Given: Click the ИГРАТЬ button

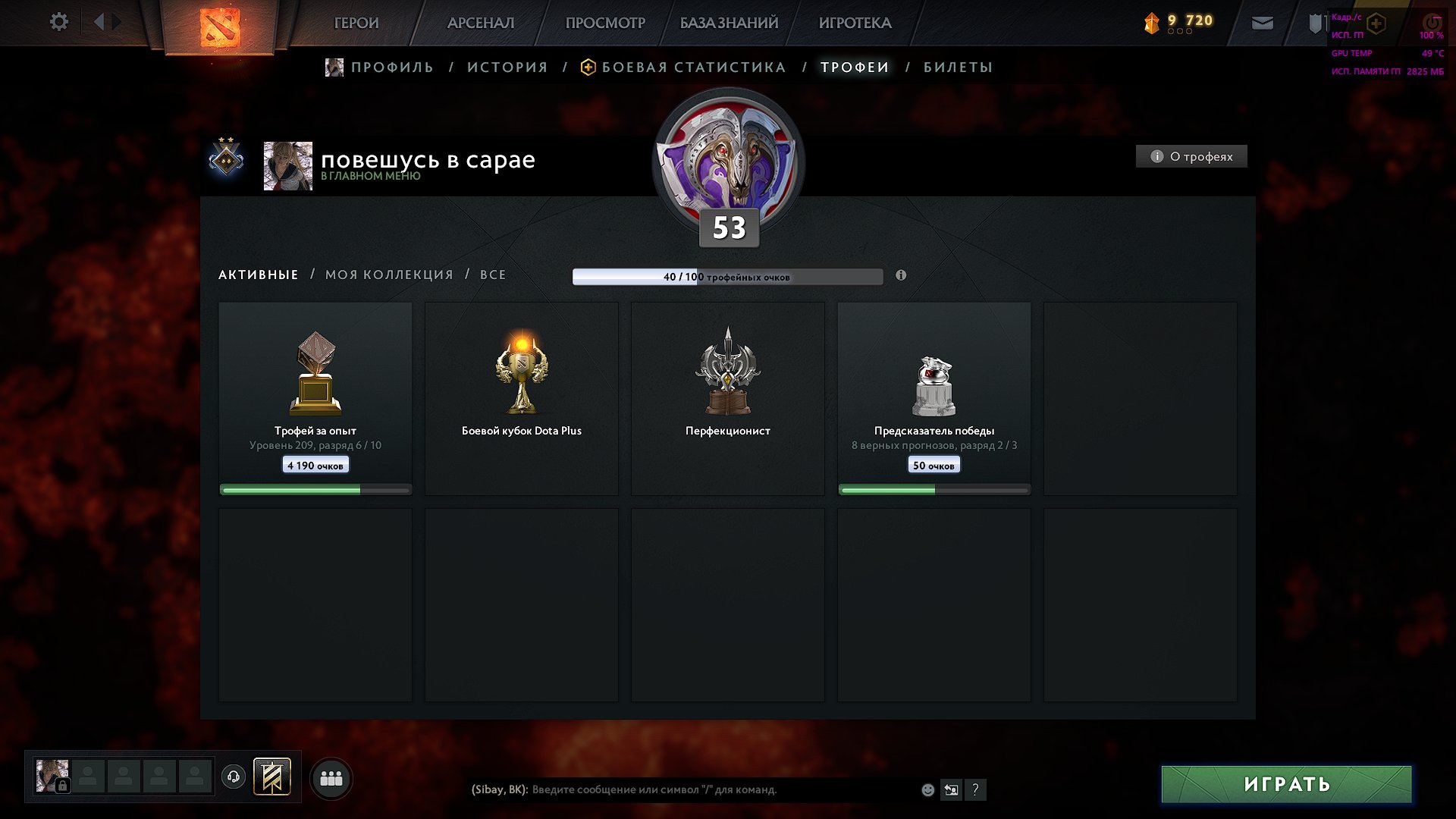Looking at the screenshot, I should point(1286,785).
